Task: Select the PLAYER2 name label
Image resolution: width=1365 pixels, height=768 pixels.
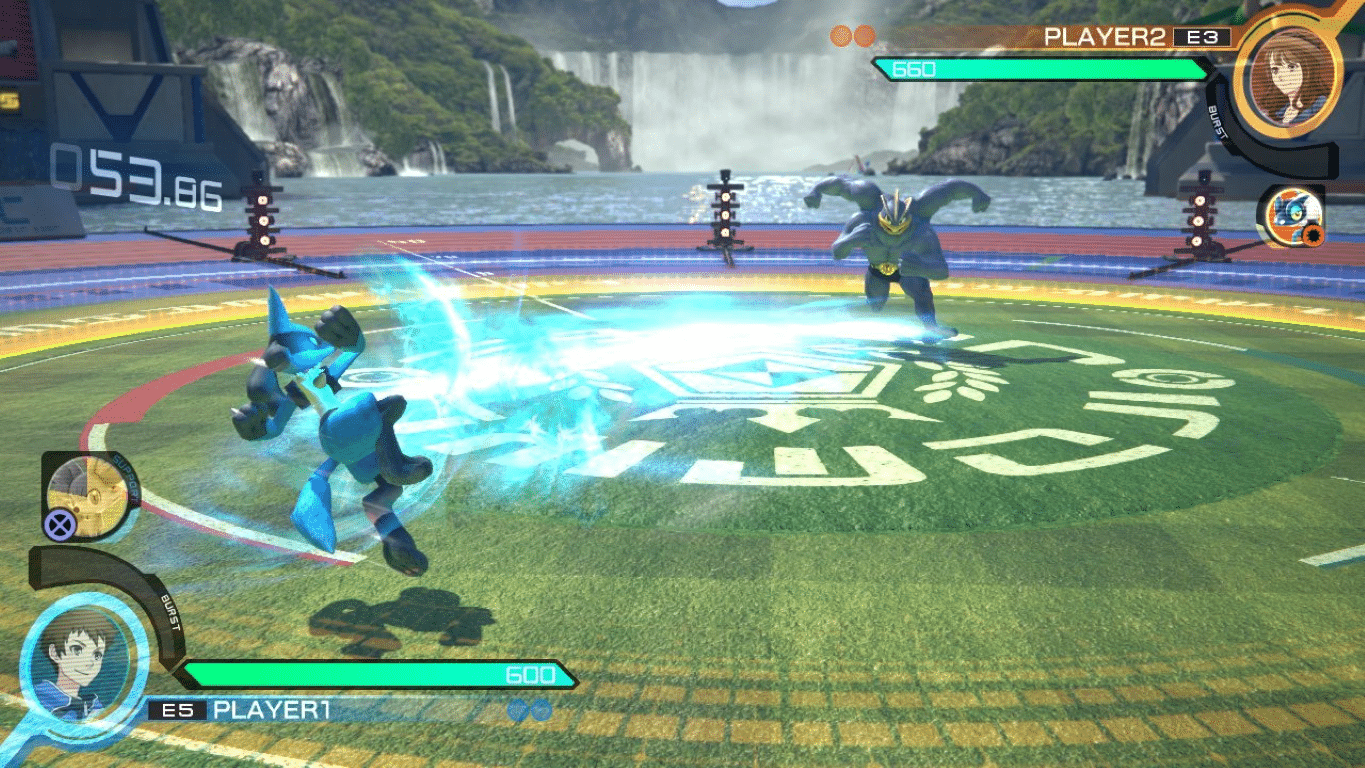Action: click(x=1105, y=33)
